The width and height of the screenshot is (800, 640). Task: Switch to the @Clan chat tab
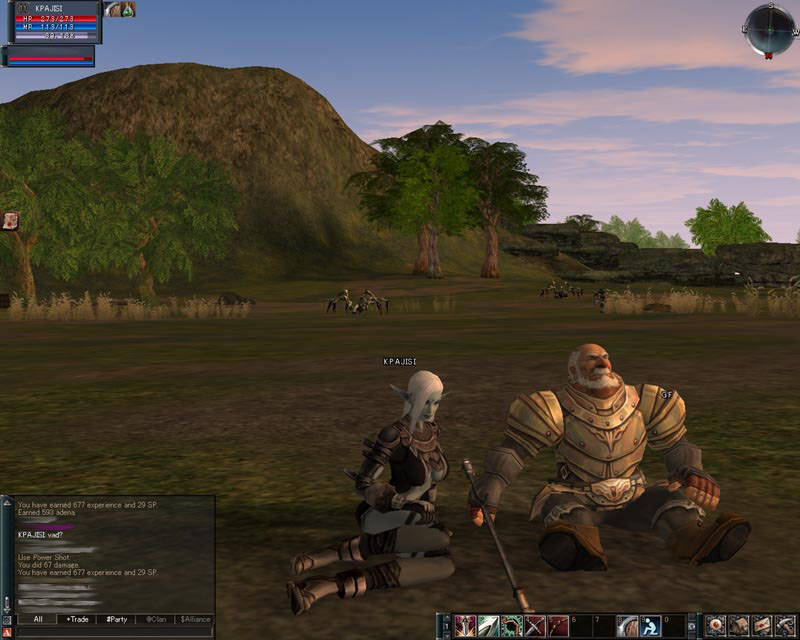pos(153,619)
